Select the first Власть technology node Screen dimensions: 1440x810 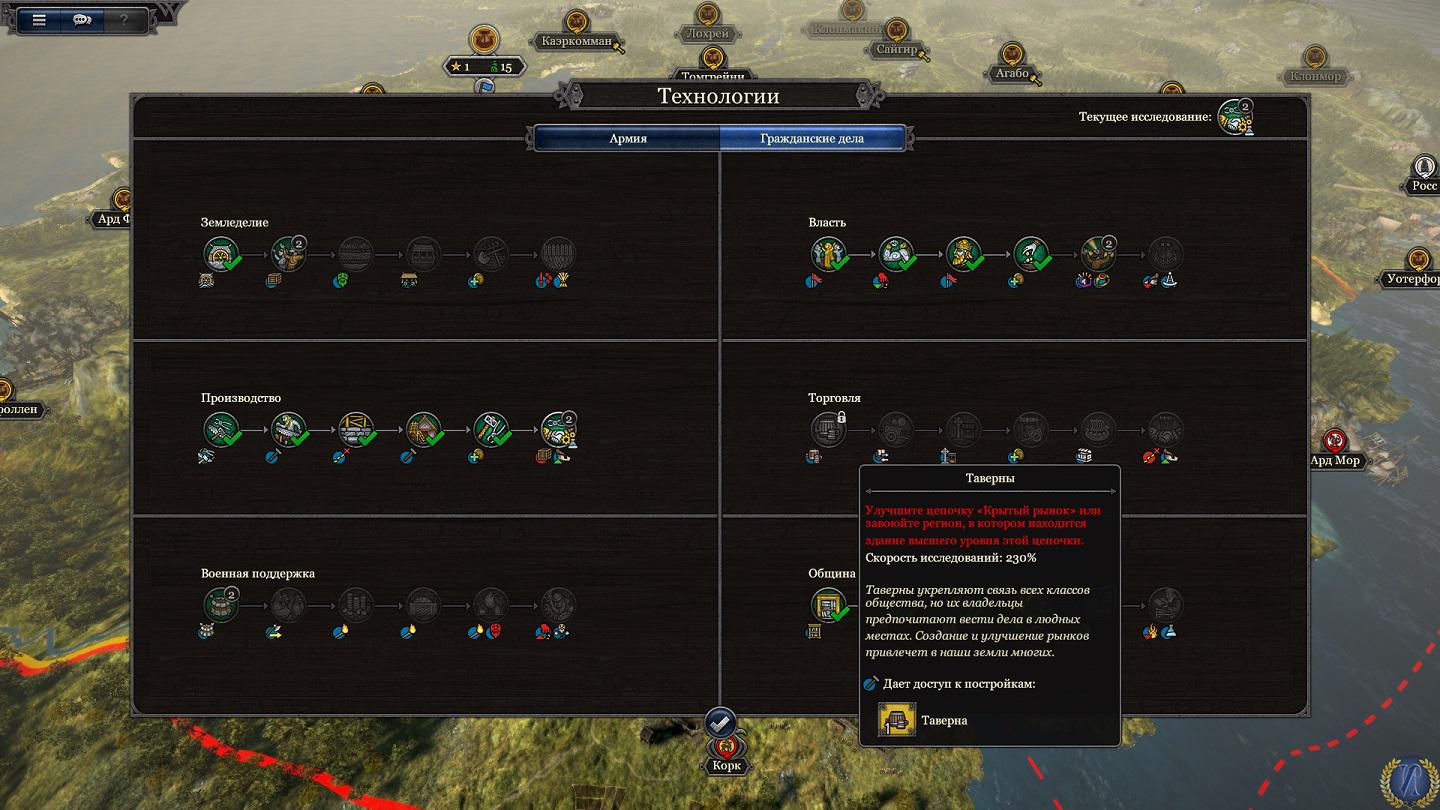coord(828,254)
